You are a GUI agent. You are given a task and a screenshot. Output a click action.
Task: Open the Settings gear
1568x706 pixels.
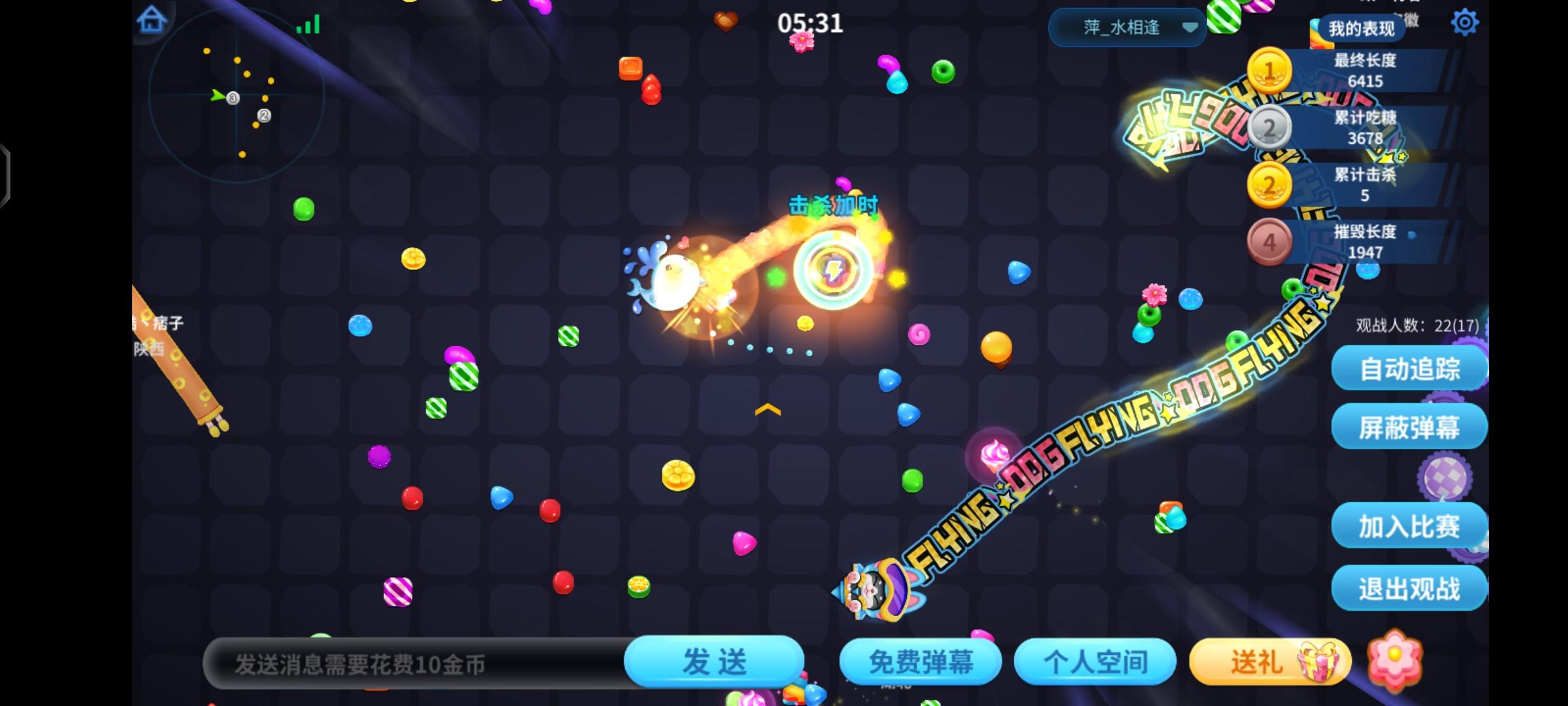1465,22
